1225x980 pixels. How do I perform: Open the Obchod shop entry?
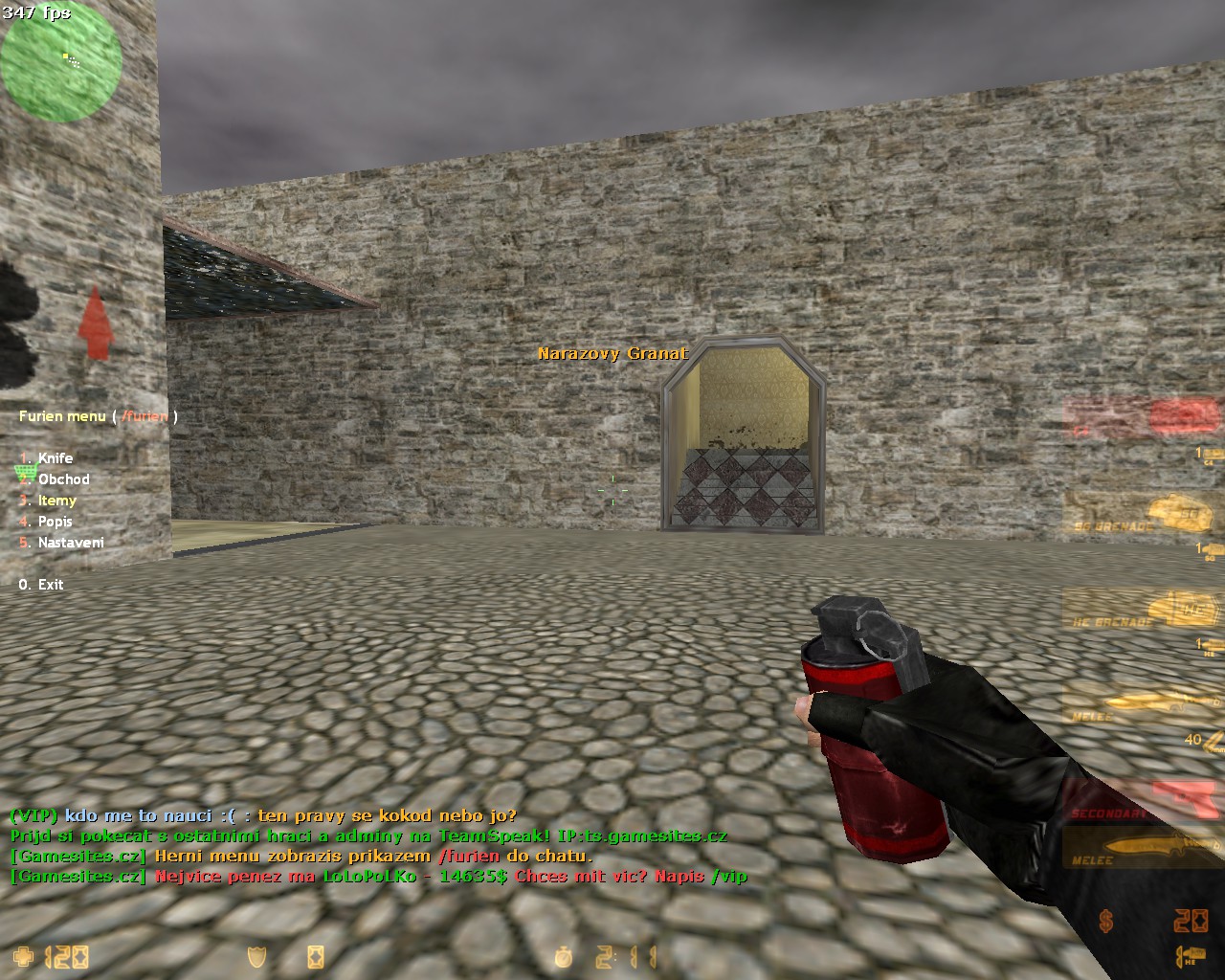(x=63, y=479)
